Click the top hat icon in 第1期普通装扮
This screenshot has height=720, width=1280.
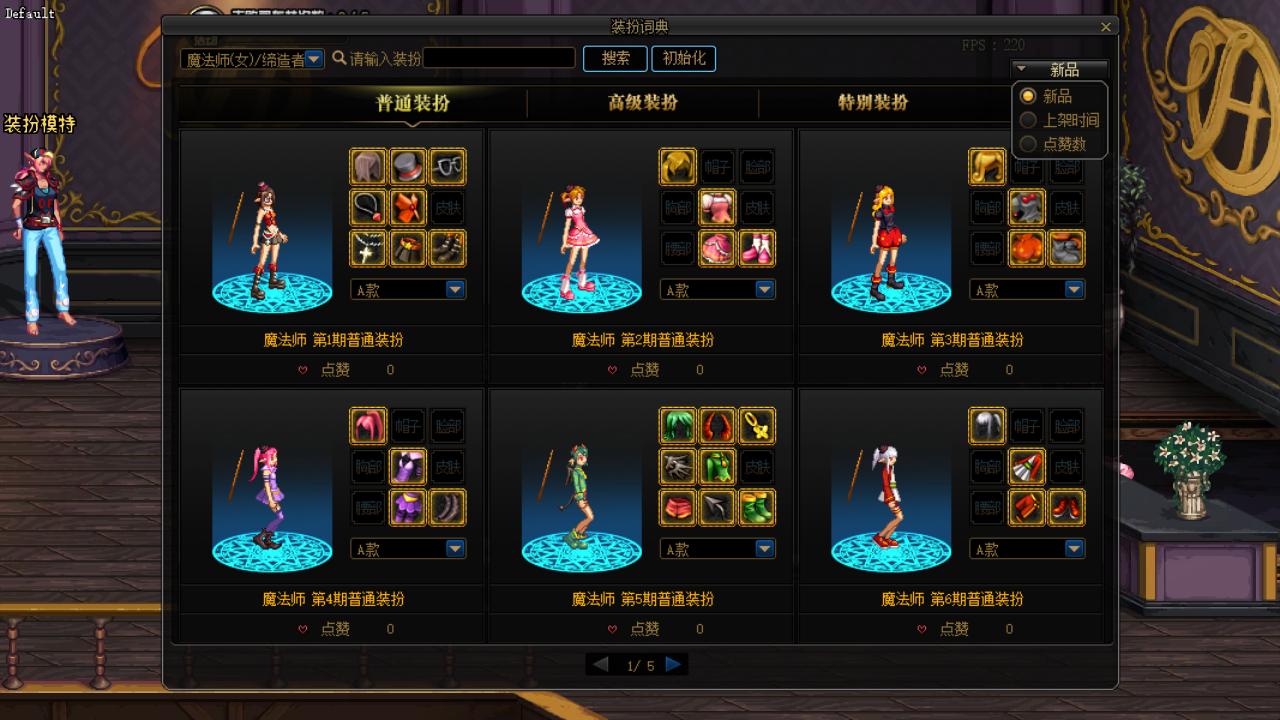click(407, 166)
